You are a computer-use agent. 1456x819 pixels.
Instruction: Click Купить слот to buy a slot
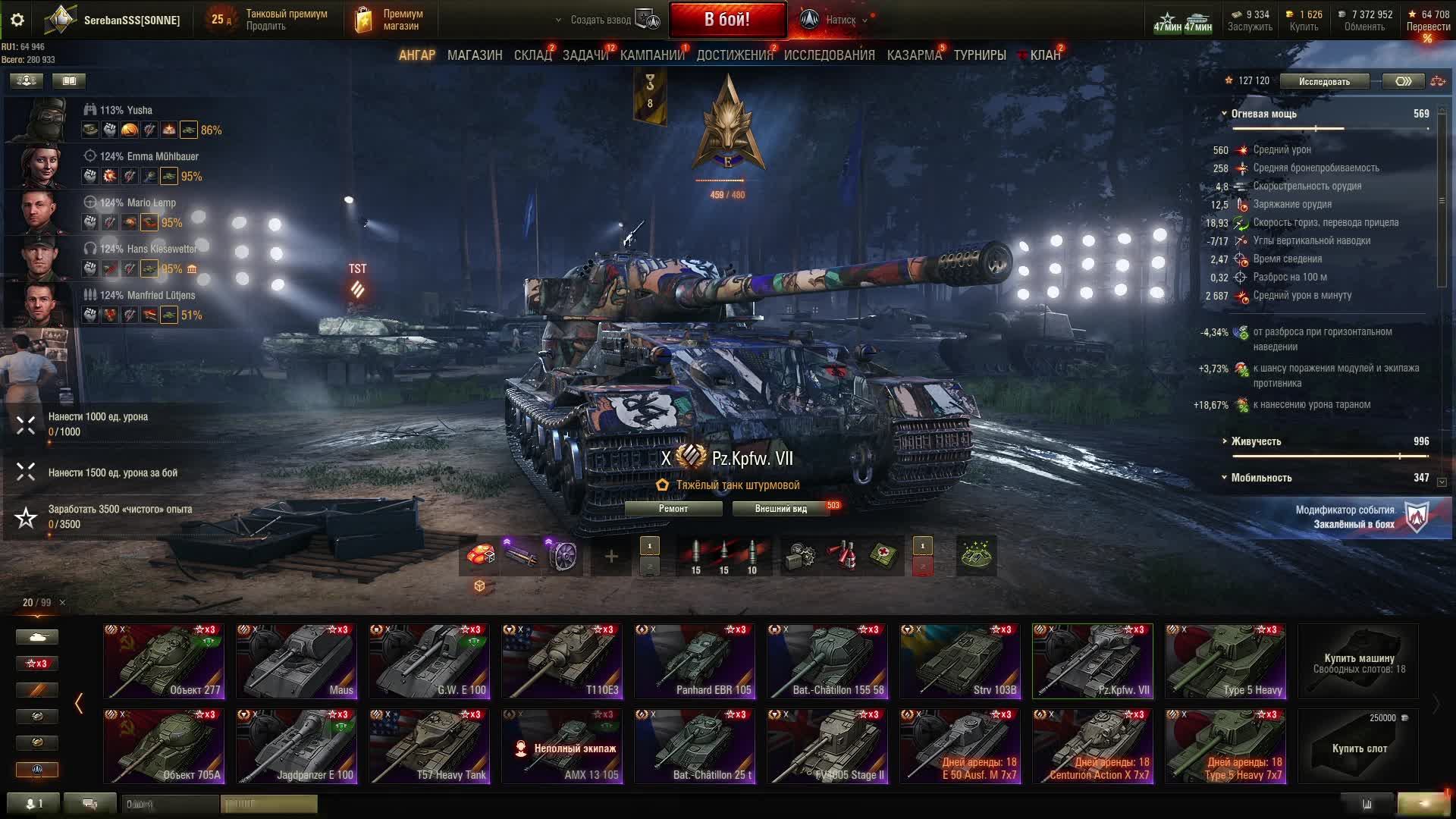pyautogui.click(x=1358, y=747)
